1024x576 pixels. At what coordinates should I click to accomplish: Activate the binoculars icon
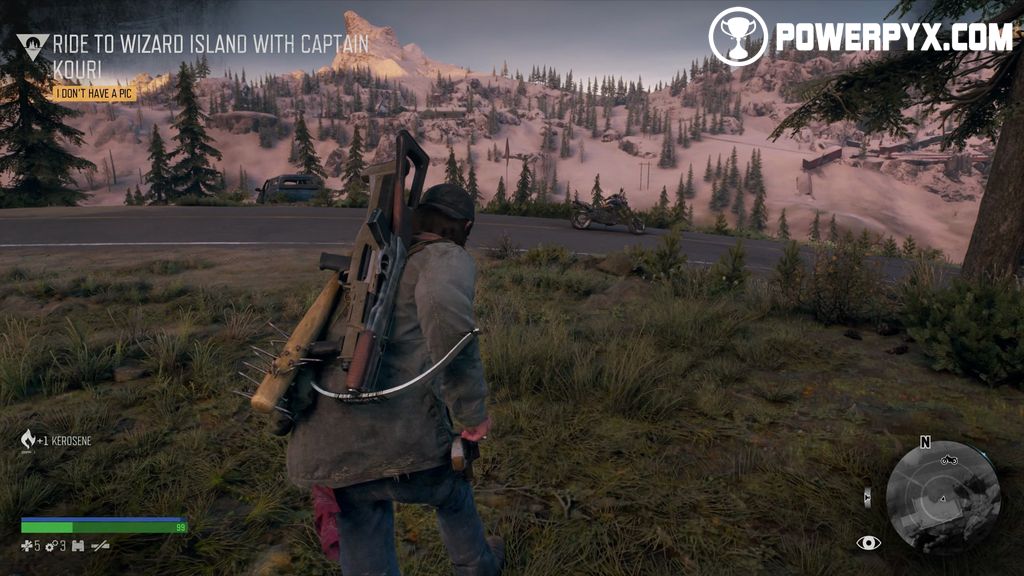(x=77, y=546)
